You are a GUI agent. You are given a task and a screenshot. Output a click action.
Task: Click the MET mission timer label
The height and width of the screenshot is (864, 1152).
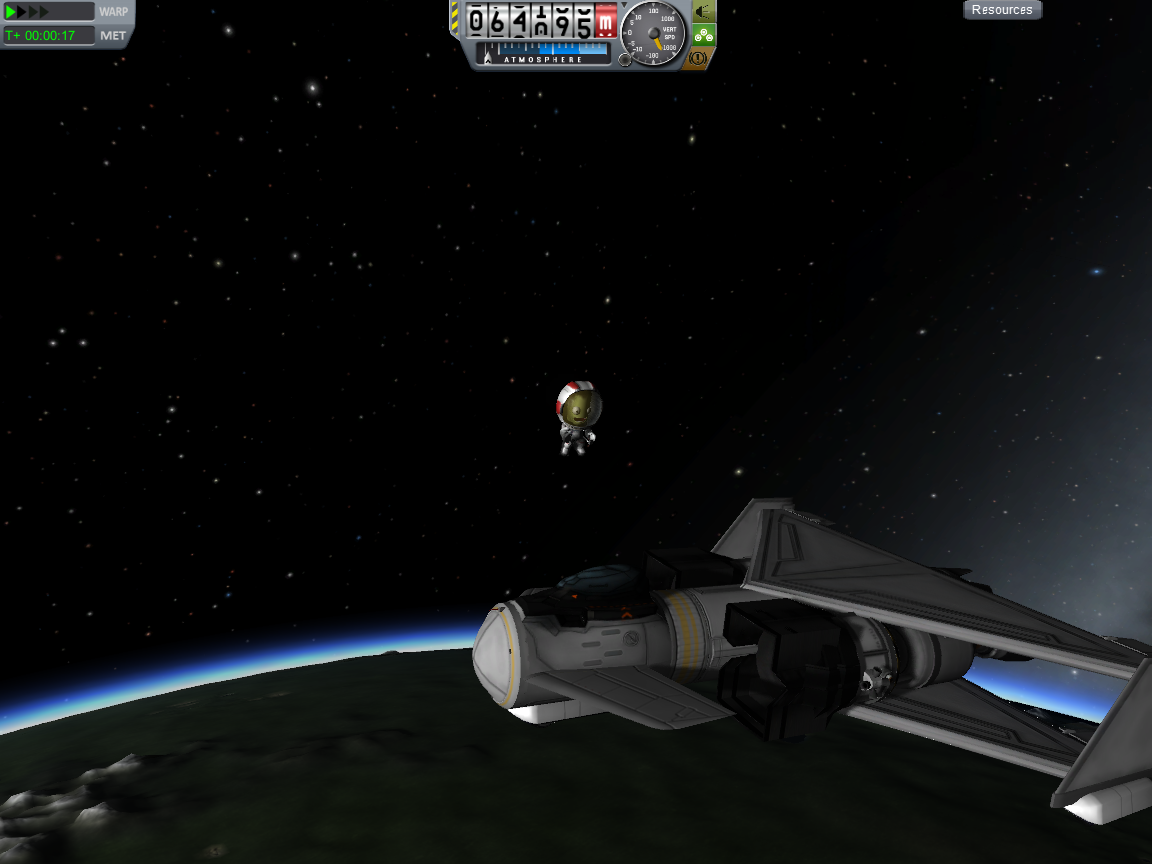point(113,36)
